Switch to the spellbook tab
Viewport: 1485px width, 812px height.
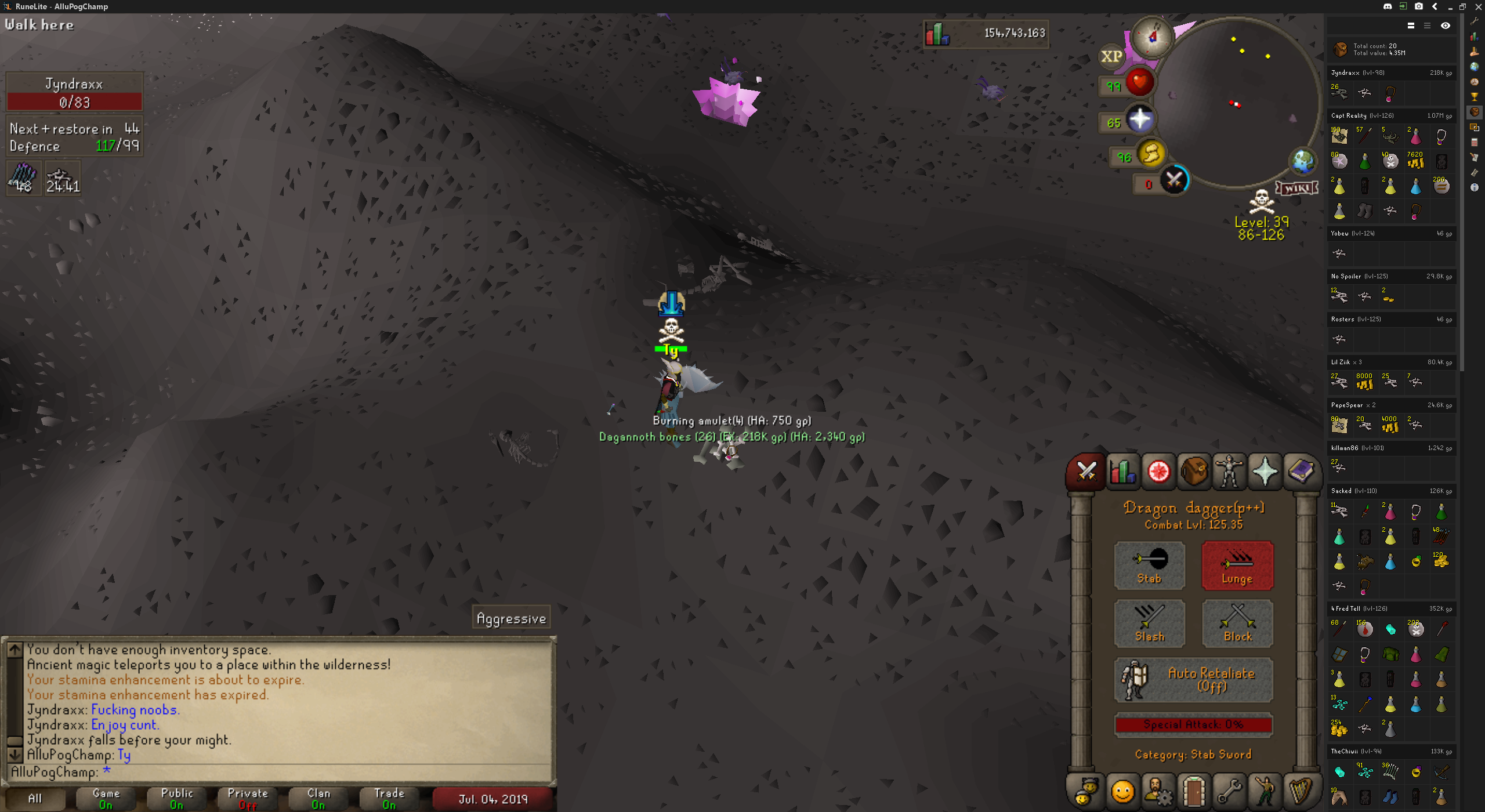click(1301, 472)
